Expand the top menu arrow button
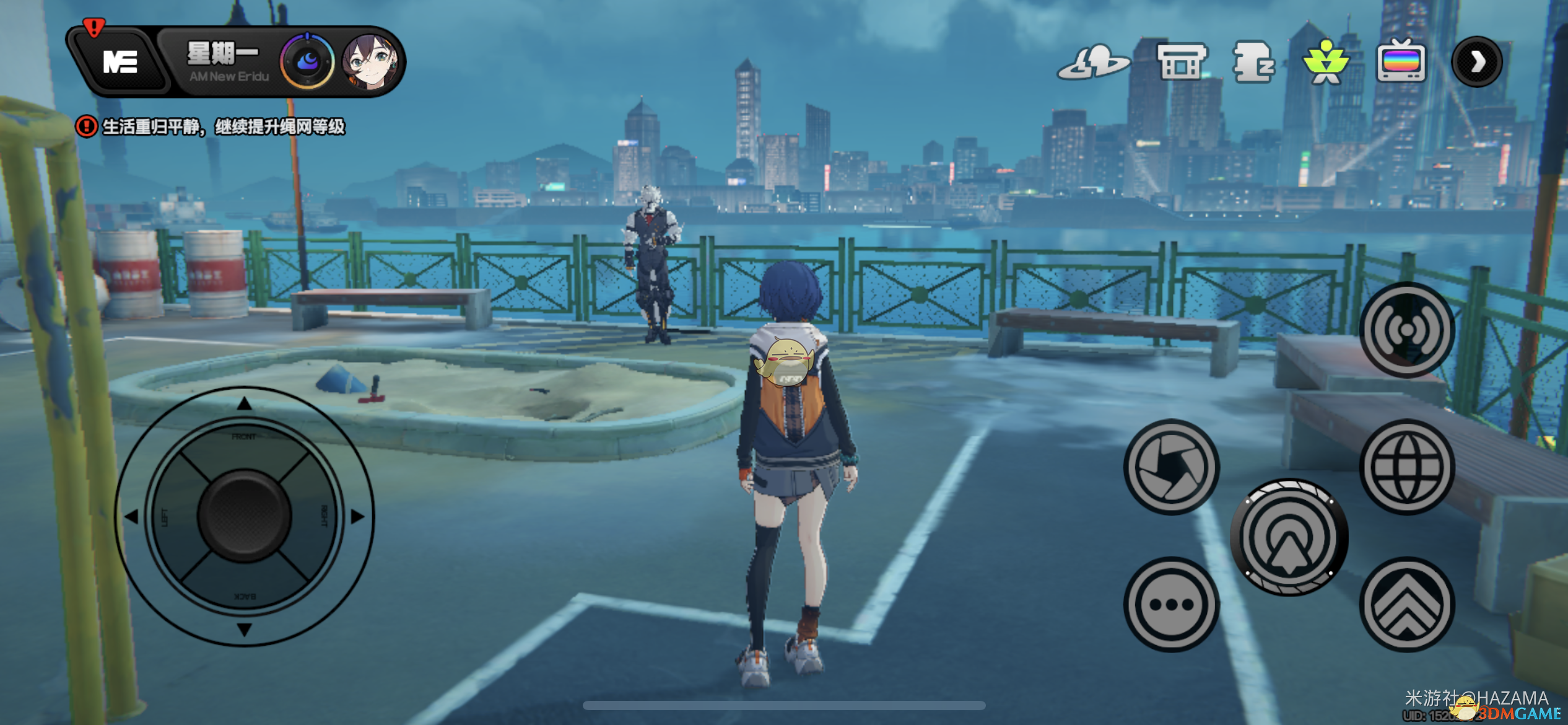Viewport: 1568px width, 725px height. (1477, 62)
